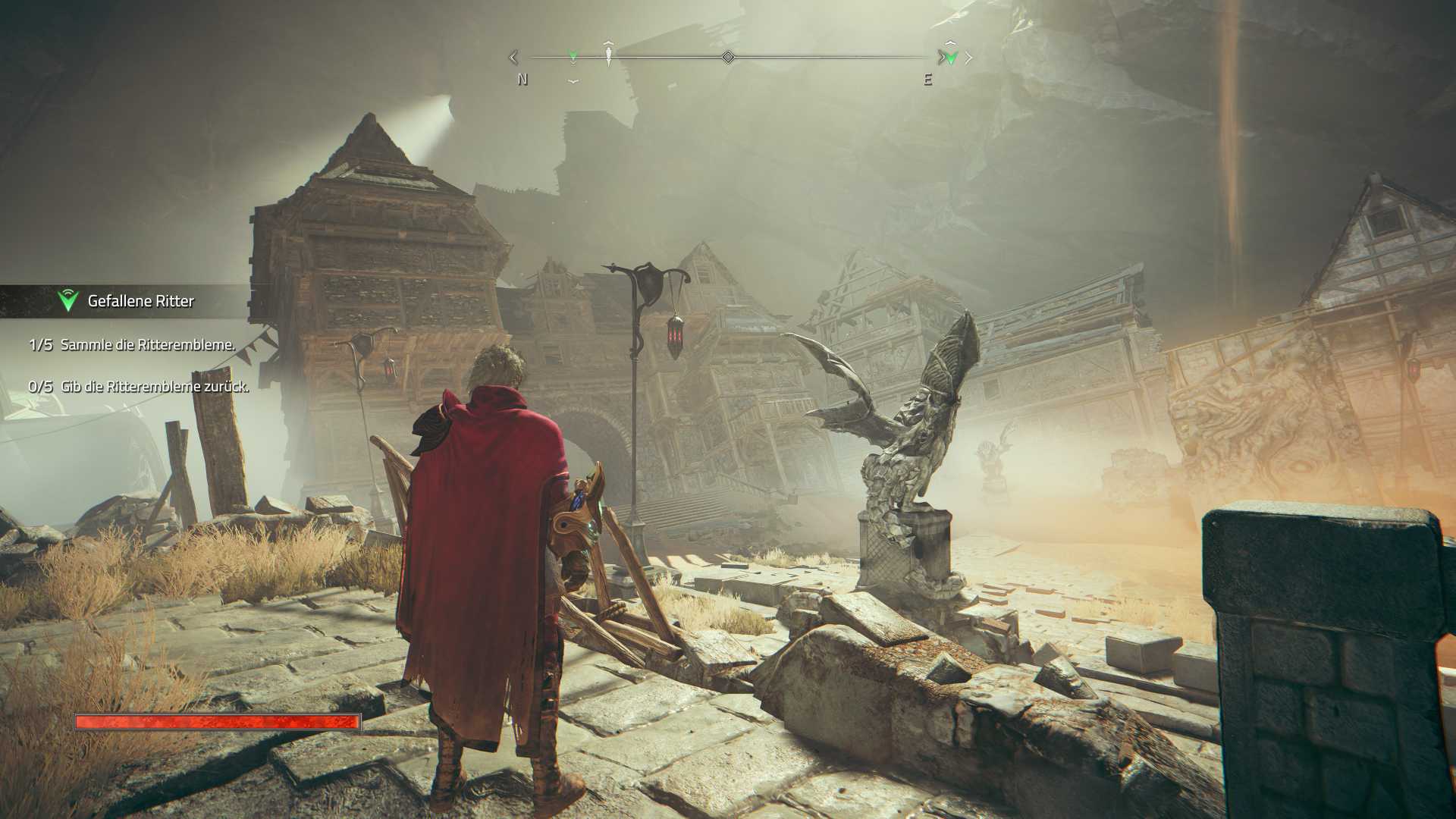
Task: Click the compass bar's left arrow
Action: 513,57
